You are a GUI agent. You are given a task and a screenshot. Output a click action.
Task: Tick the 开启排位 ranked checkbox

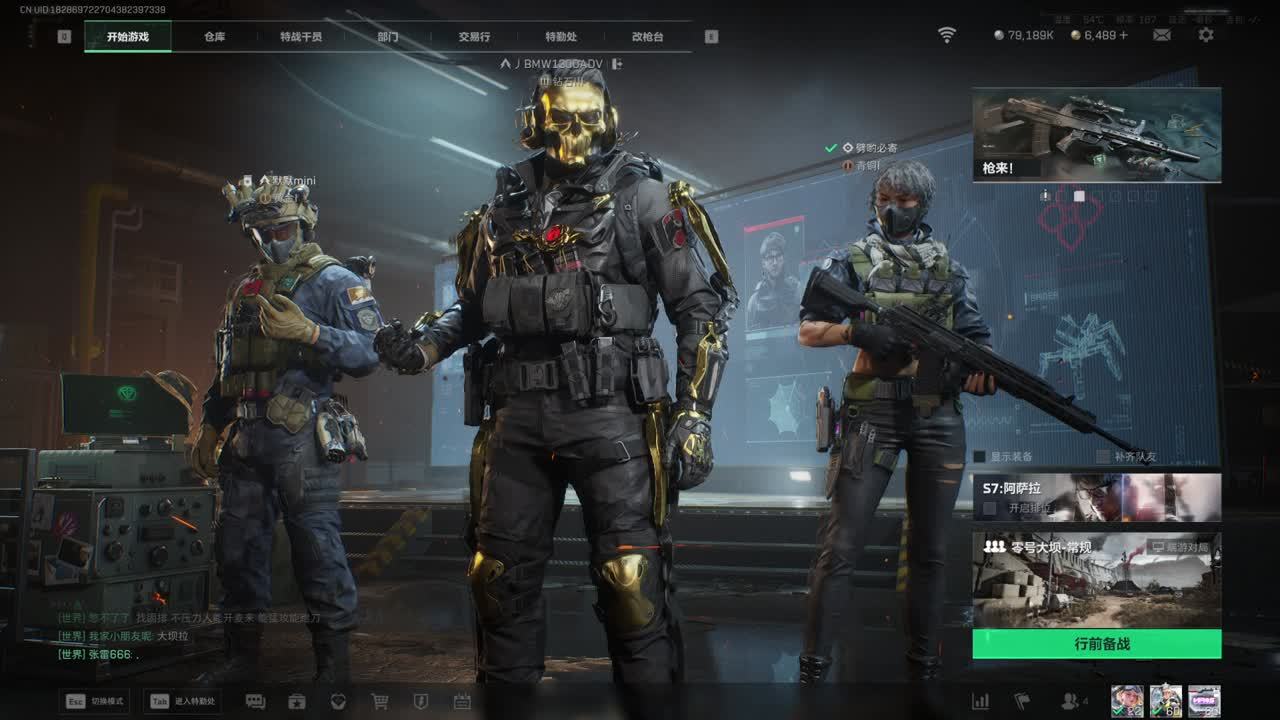[990, 508]
